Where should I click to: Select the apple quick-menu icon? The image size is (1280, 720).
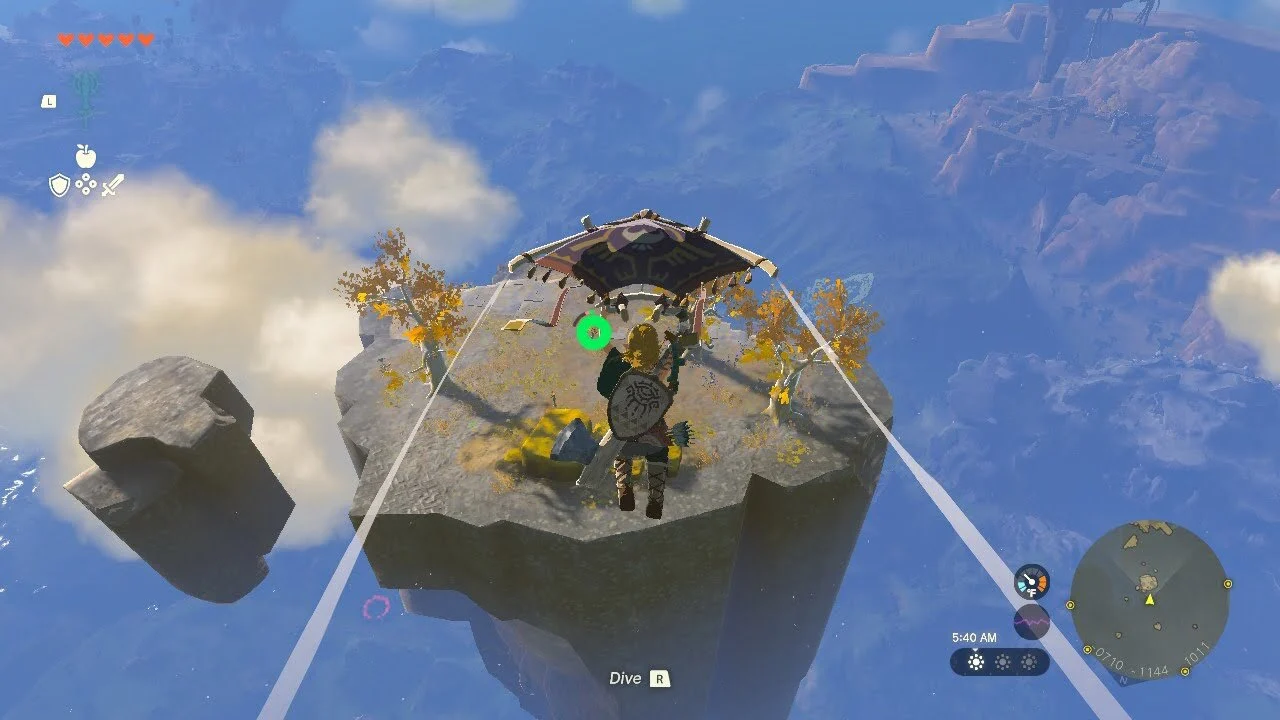click(x=86, y=156)
